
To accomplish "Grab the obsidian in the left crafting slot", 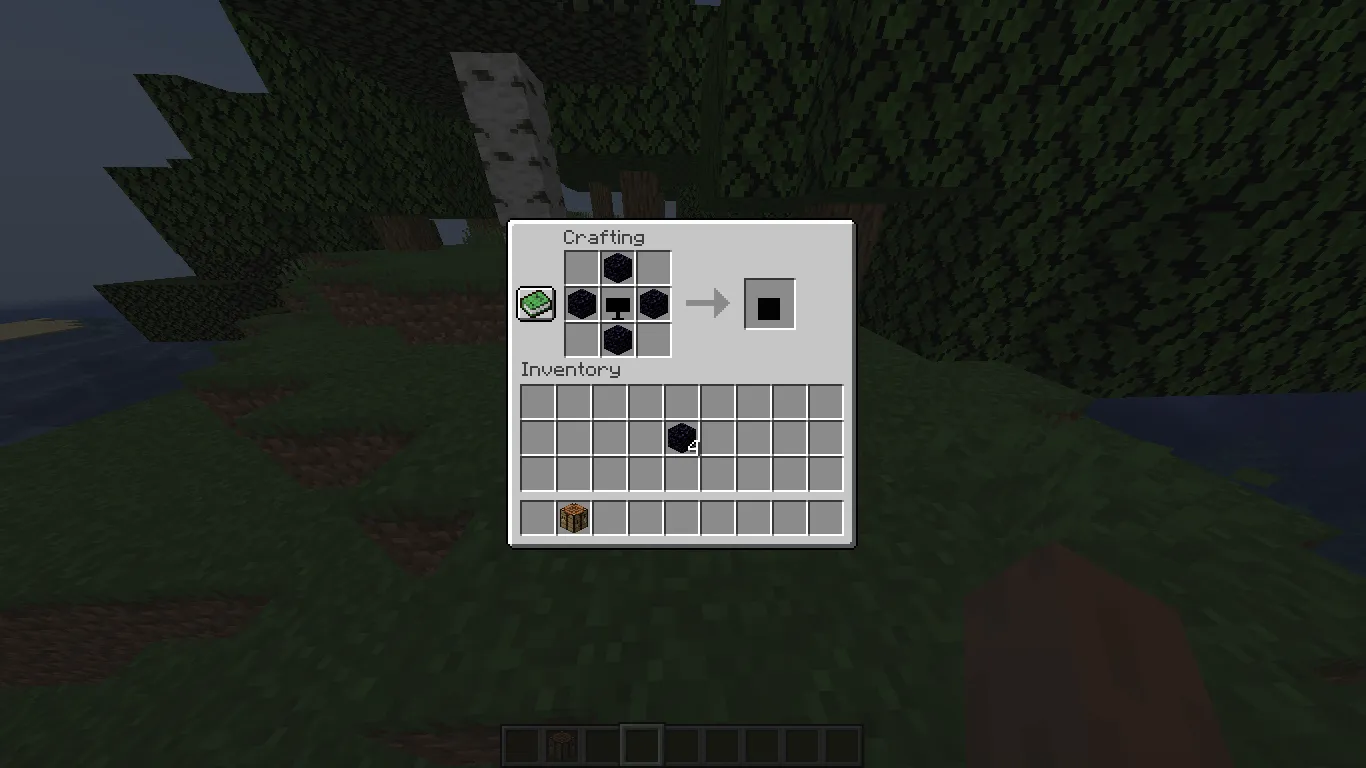I will (x=581, y=303).
